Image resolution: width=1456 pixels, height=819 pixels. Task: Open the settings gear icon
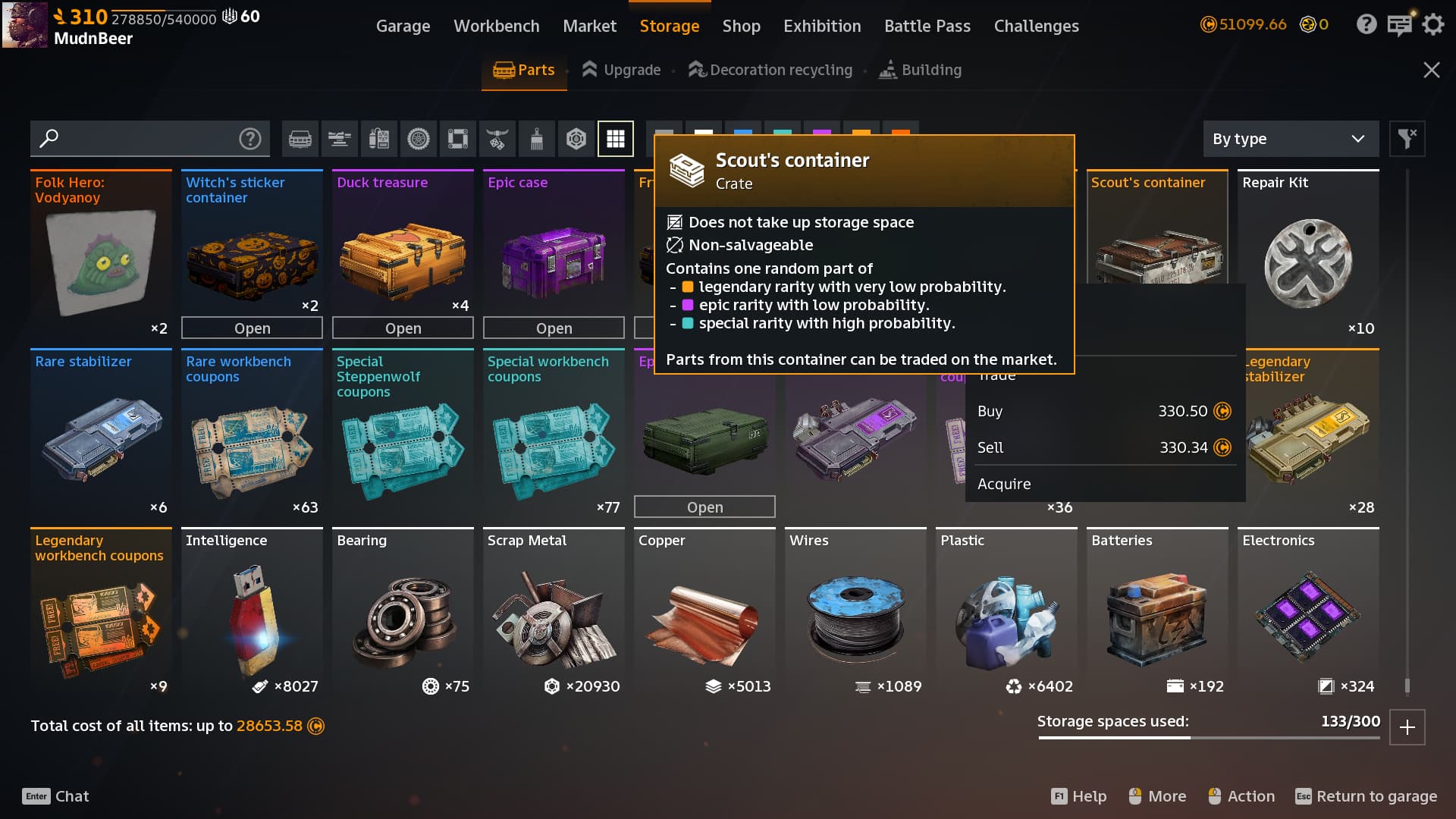[1432, 25]
